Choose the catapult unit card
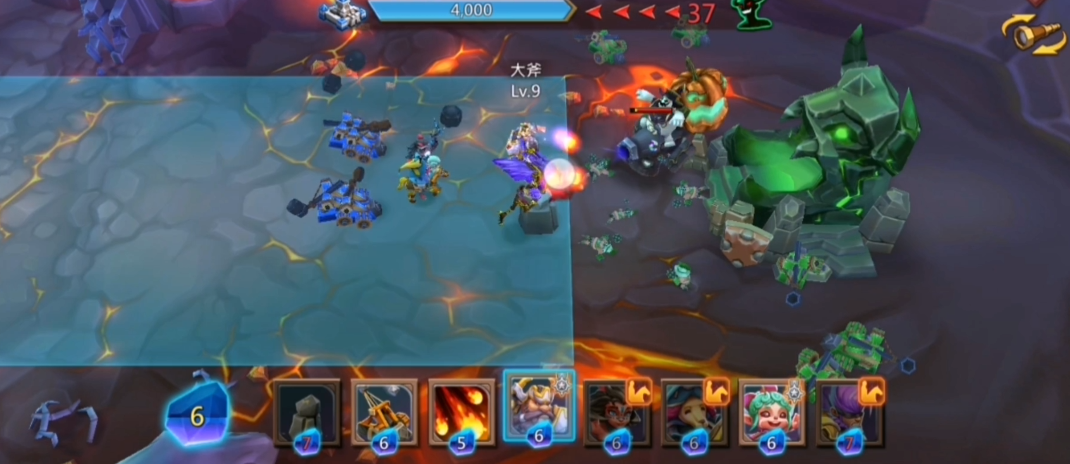Screen dimensions: 1070x464 [x=384, y=412]
